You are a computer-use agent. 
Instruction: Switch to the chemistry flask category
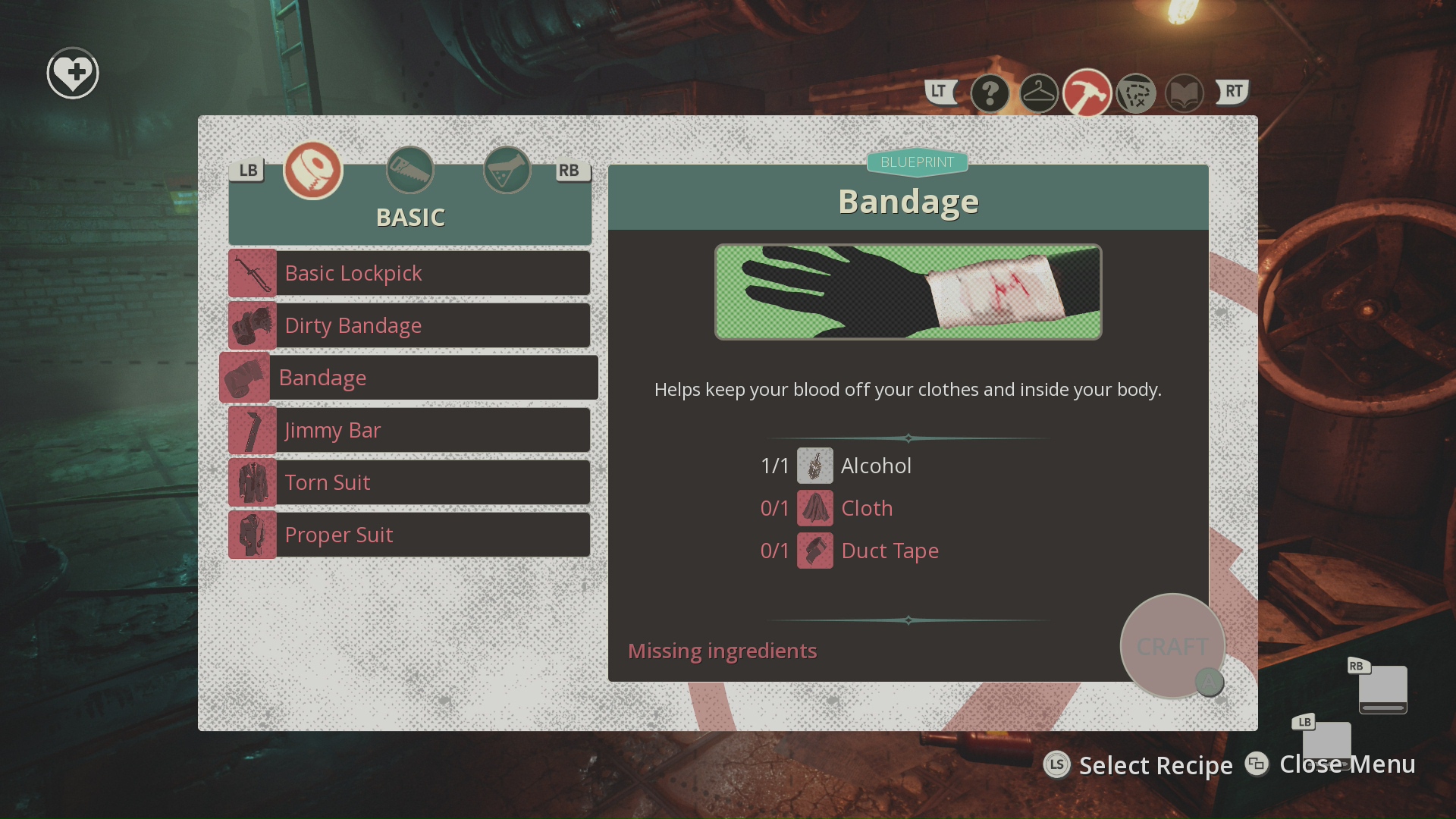507,170
